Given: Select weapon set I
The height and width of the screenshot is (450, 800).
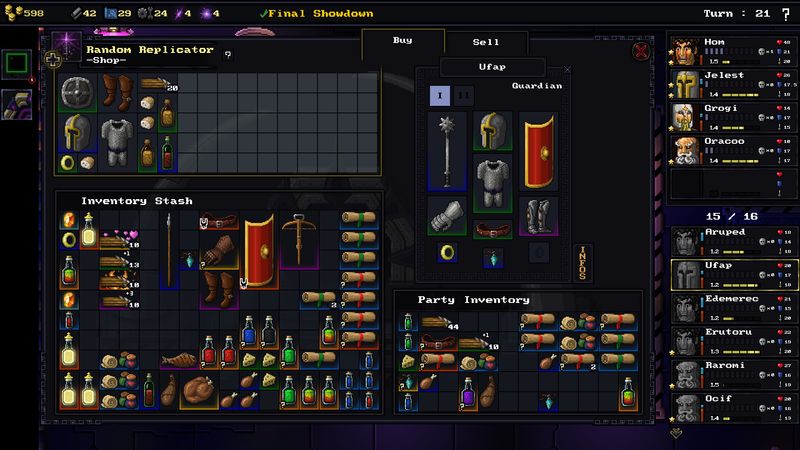Looking at the screenshot, I should coord(438,96).
